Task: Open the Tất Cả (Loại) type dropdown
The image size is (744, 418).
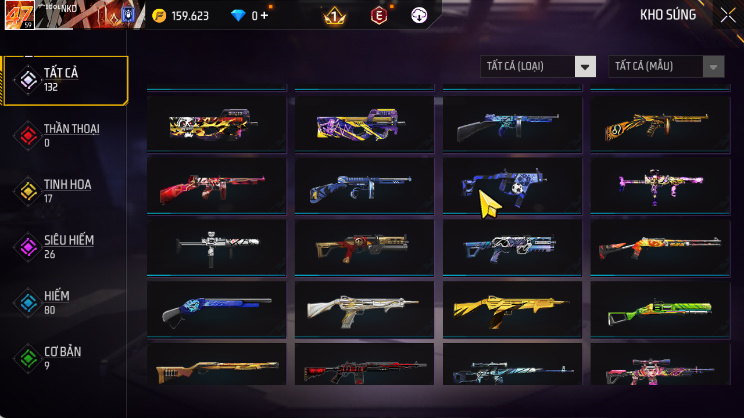Action: [x=538, y=66]
